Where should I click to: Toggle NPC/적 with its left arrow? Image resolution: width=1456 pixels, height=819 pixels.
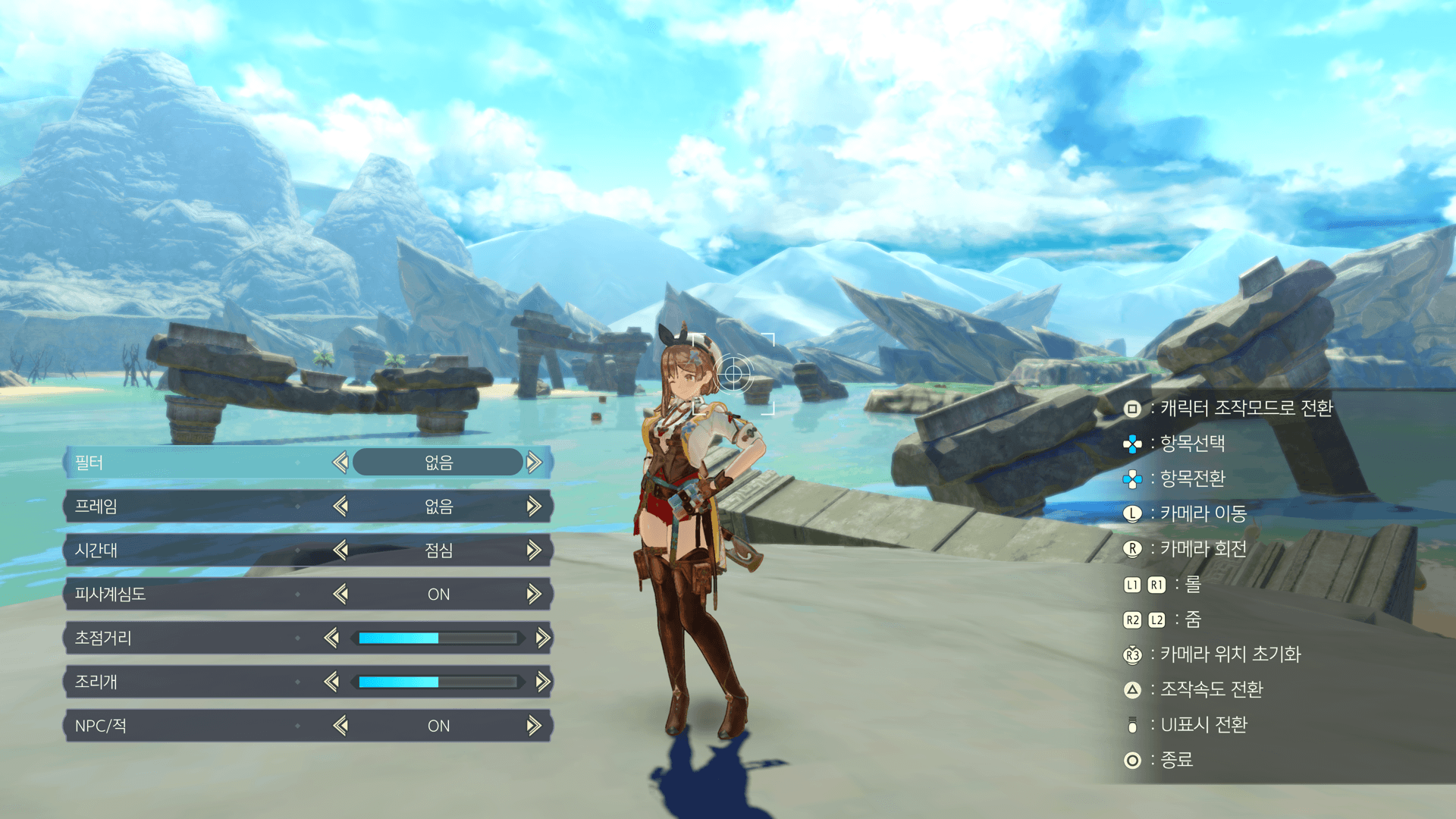pos(340,726)
